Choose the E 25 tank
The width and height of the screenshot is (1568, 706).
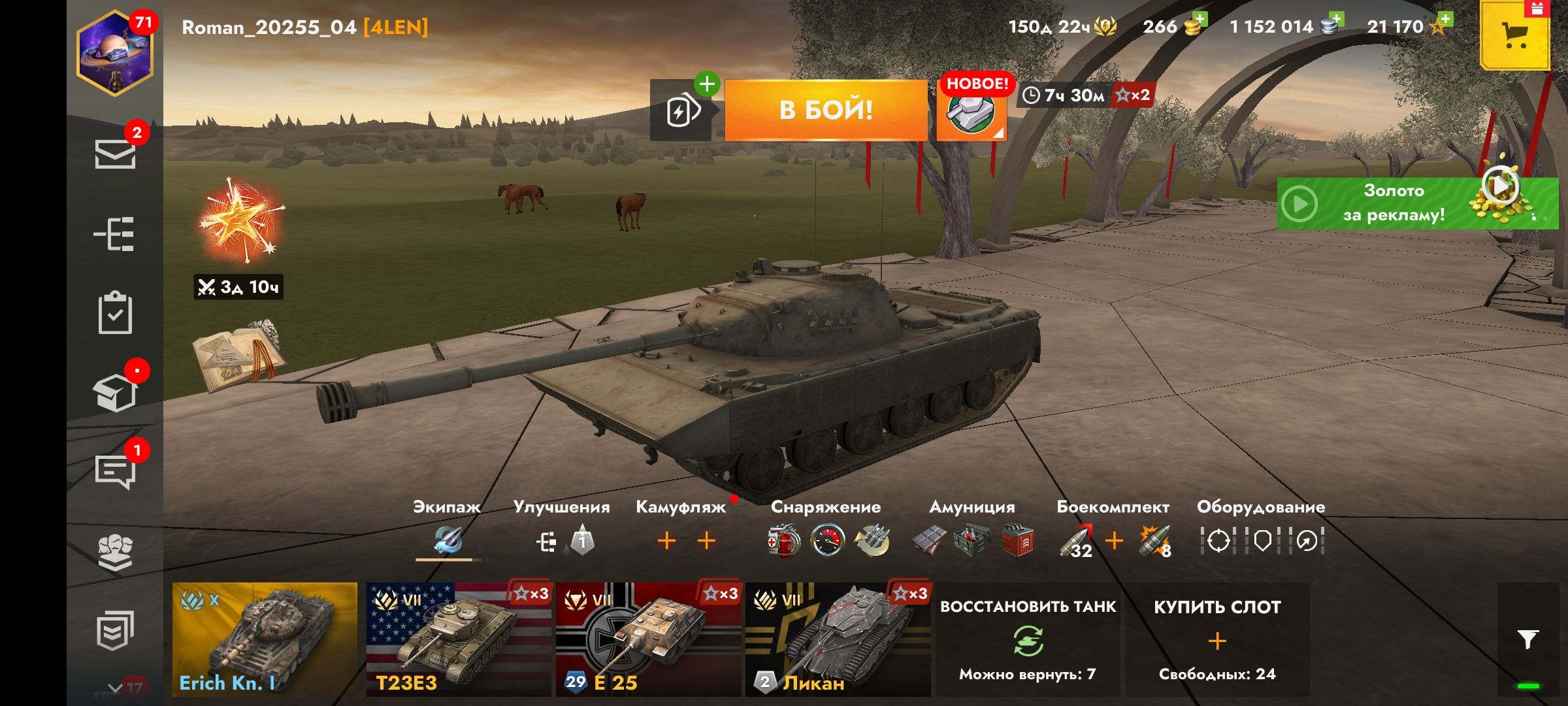tap(648, 639)
